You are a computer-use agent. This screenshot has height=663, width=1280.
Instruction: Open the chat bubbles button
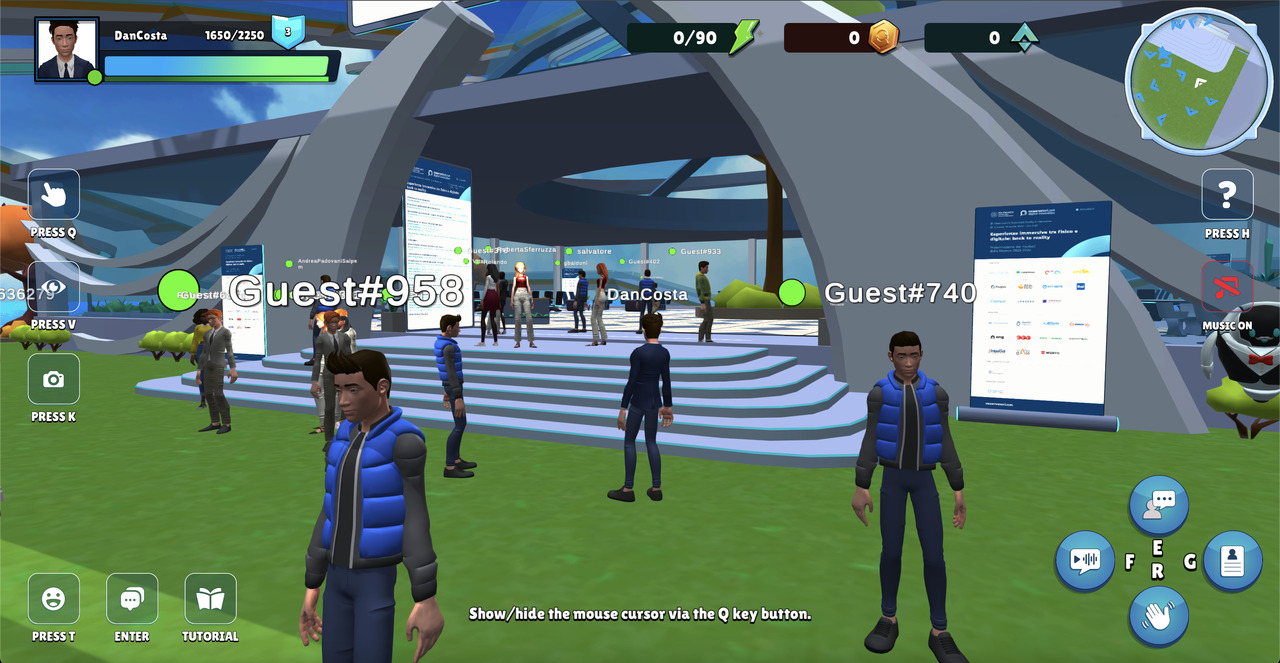pos(132,598)
